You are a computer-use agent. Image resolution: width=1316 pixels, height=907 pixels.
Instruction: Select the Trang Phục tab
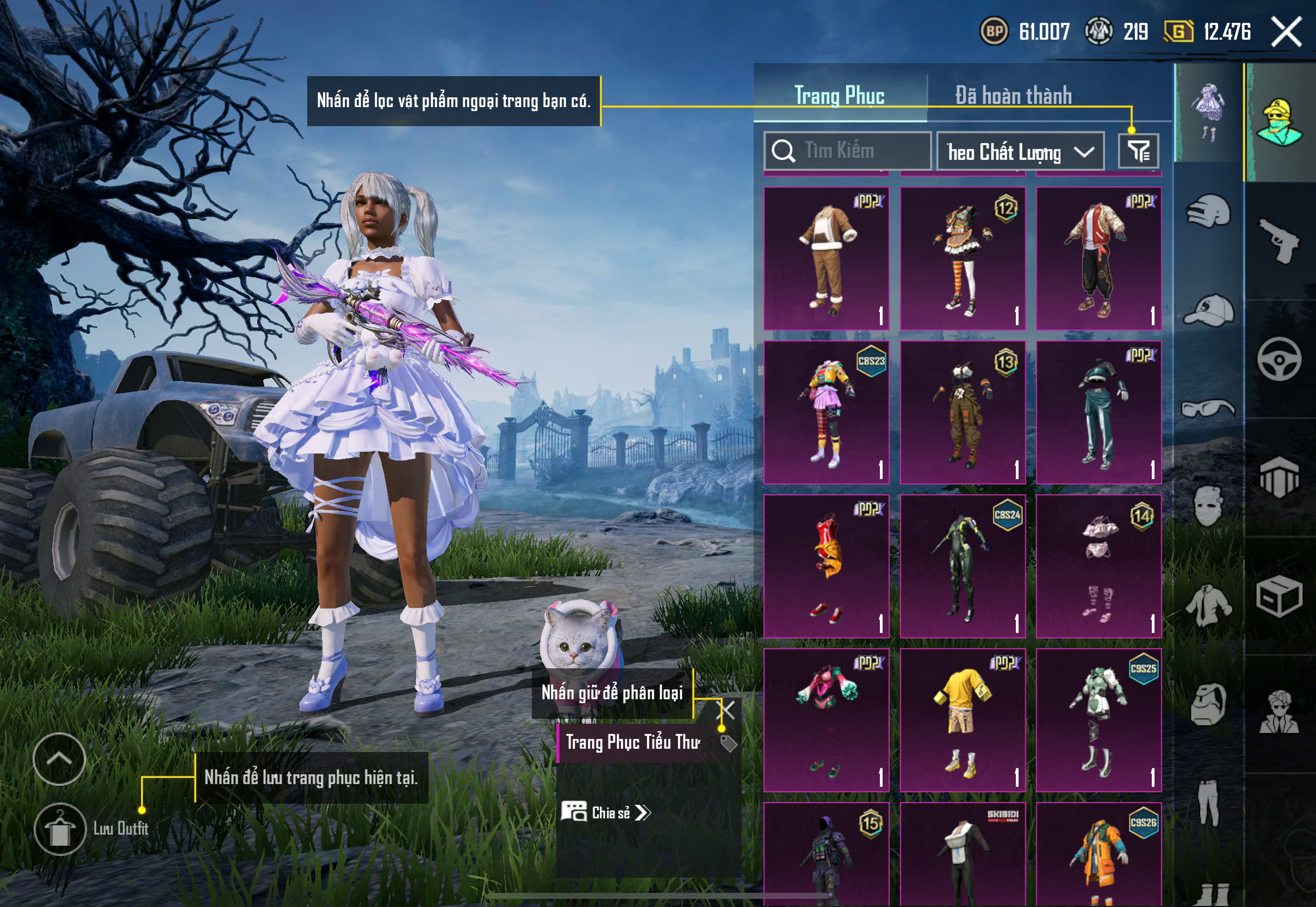[839, 96]
